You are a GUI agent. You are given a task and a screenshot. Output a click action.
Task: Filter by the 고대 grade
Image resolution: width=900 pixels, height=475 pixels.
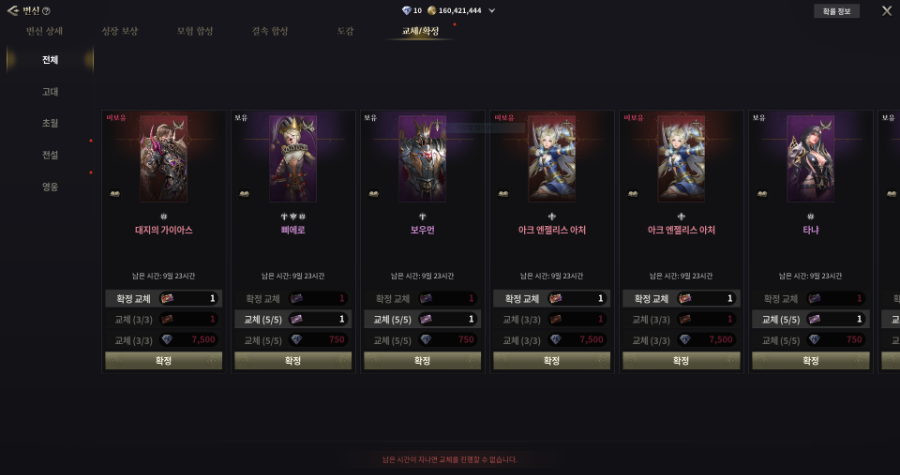pos(50,92)
